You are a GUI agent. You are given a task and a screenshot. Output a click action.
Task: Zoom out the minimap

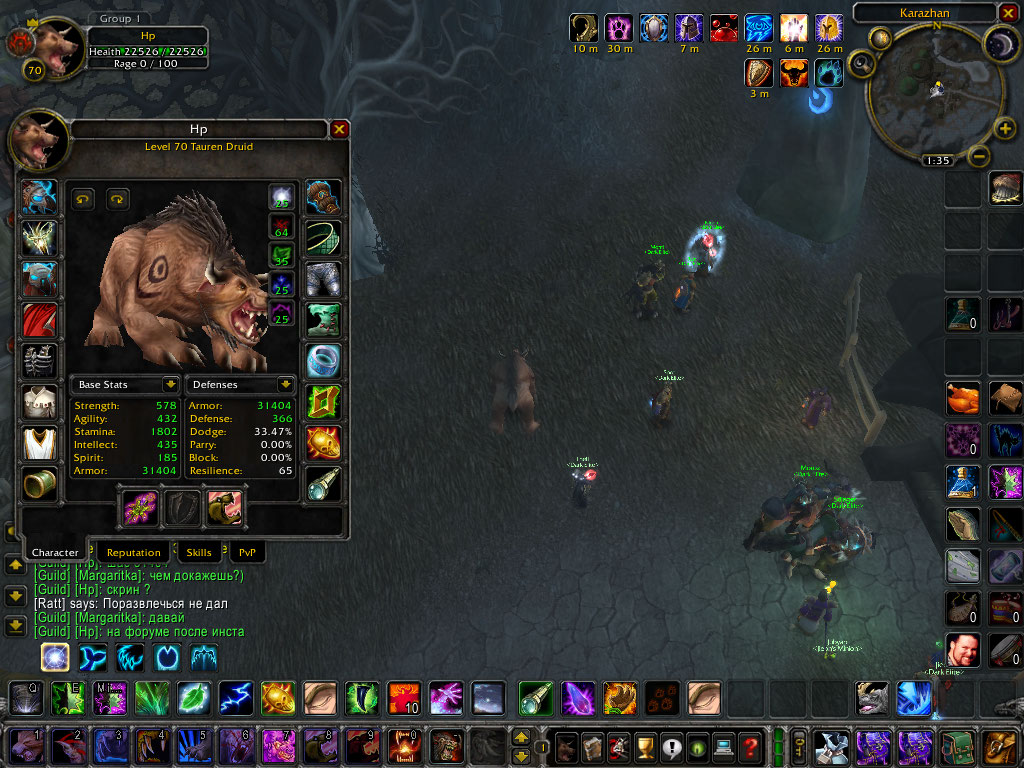tap(980, 157)
